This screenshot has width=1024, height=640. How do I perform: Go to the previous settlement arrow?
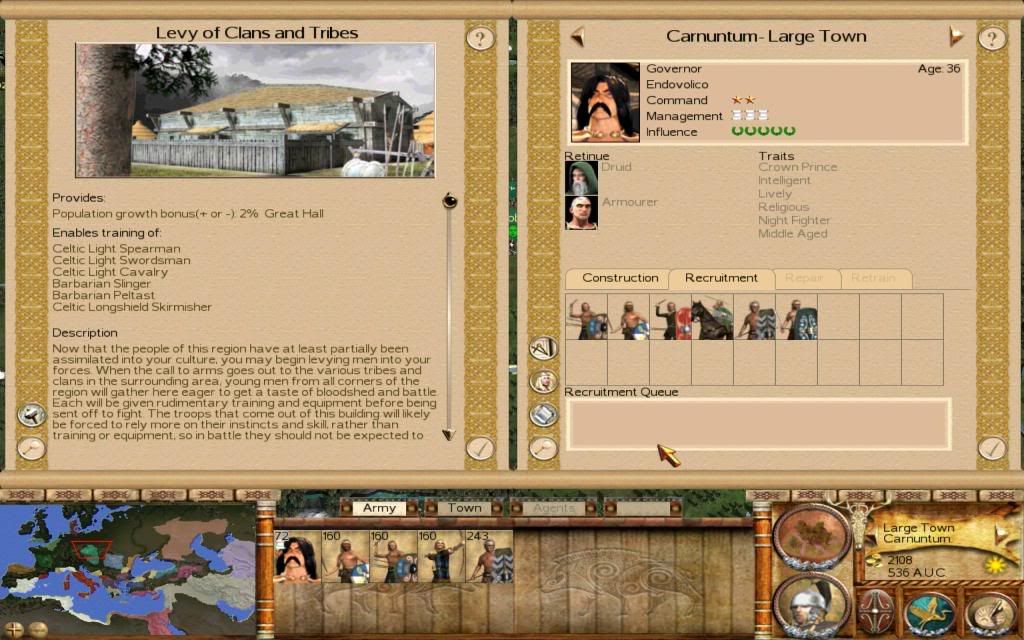click(577, 37)
